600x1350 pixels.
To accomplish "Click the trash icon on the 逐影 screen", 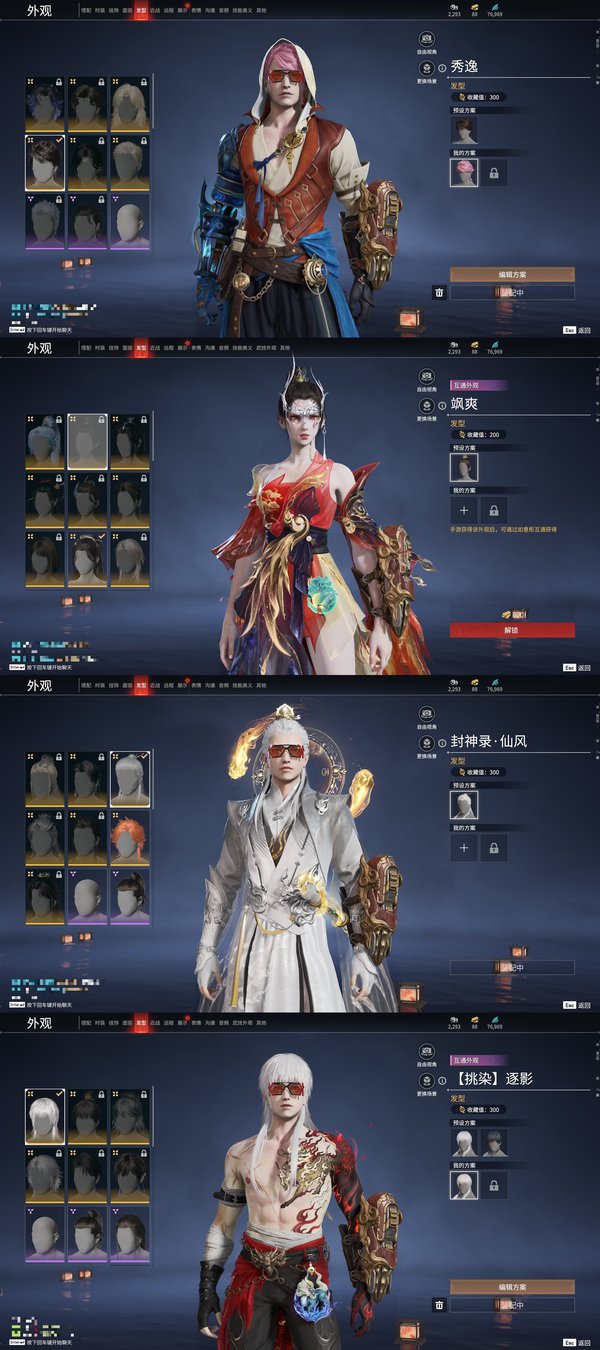I will pos(438,1304).
